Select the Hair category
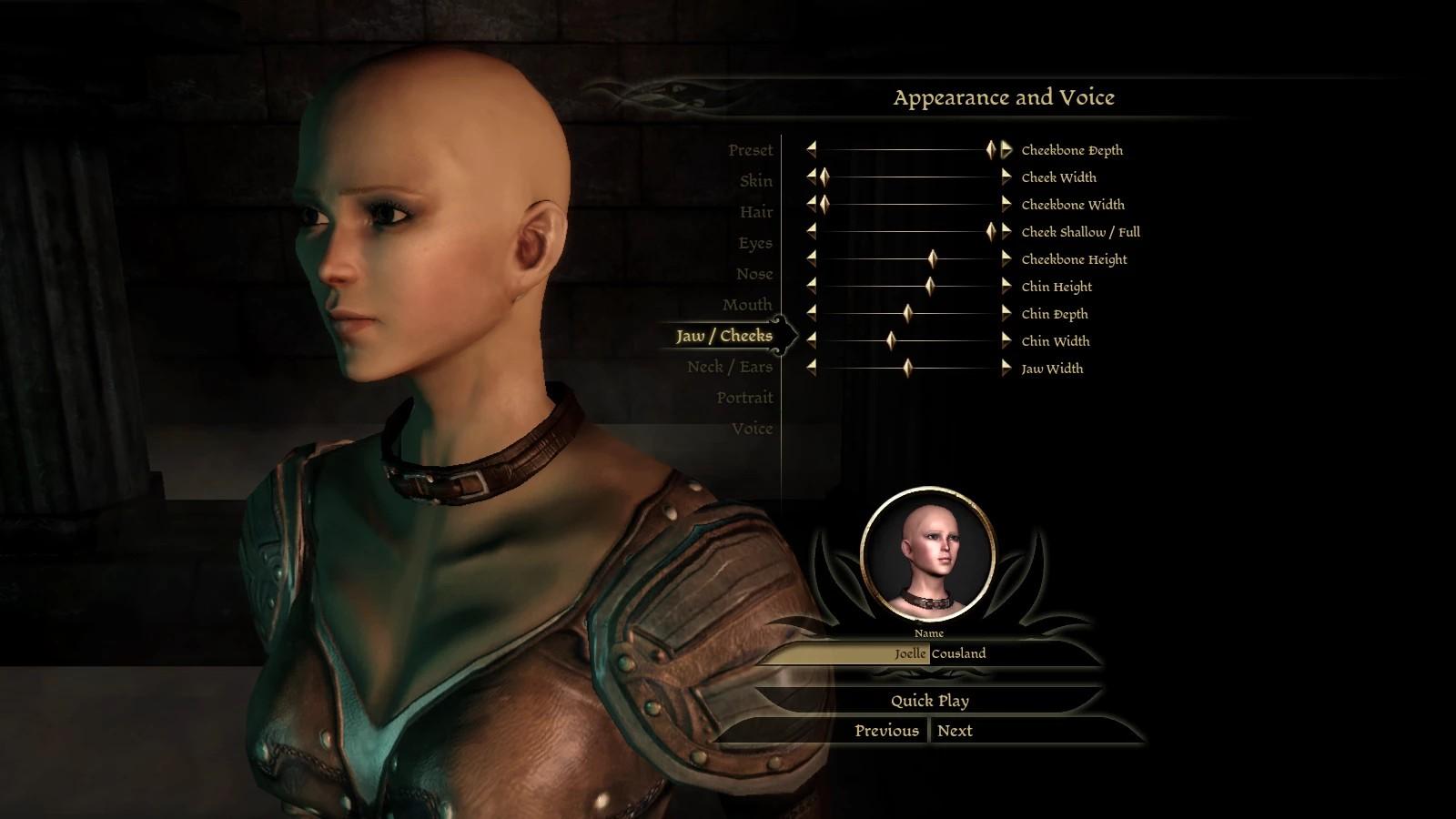The height and width of the screenshot is (819, 1456). pos(755,212)
